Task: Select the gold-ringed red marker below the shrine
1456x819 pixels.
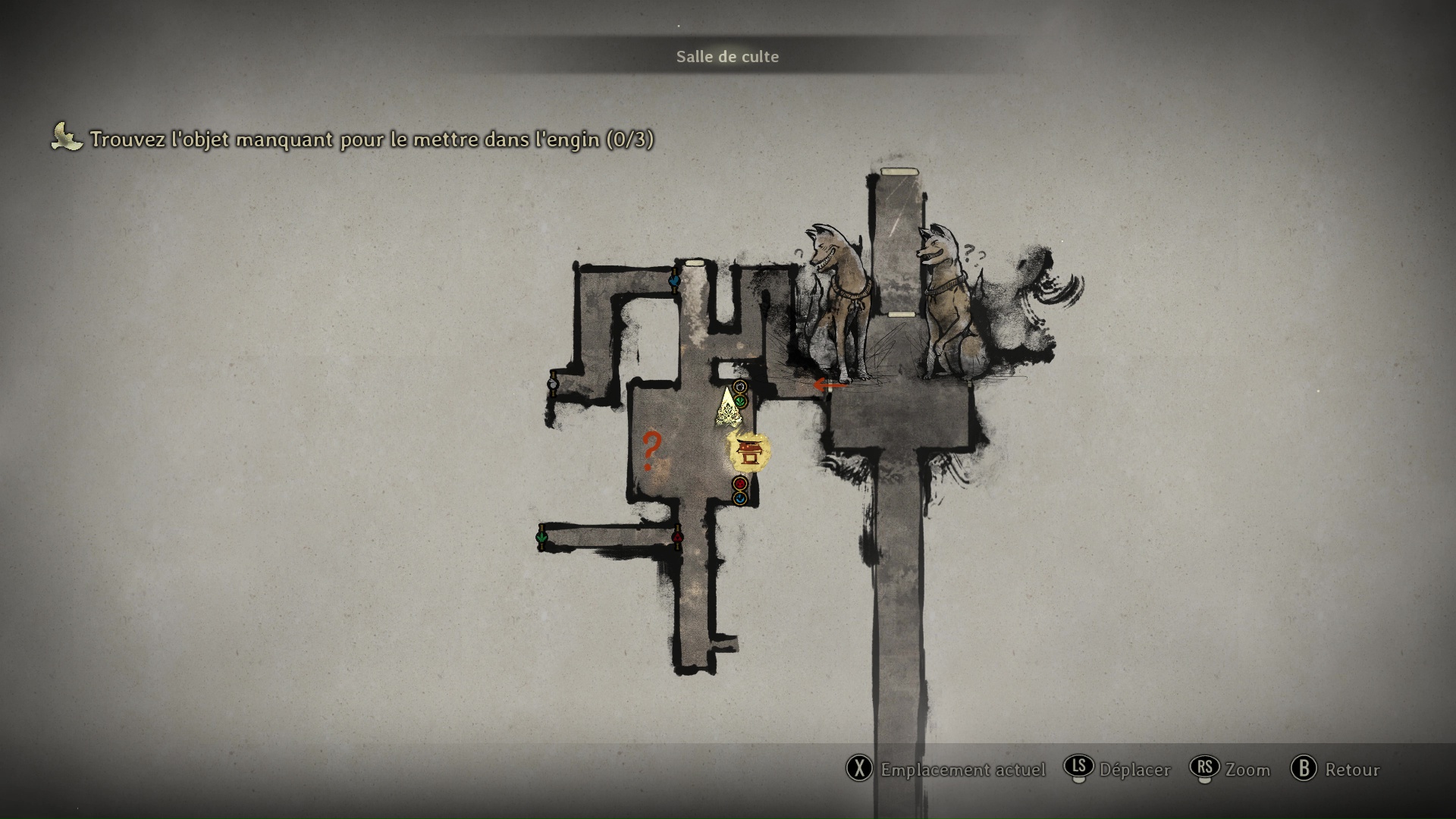Action: [x=740, y=483]
